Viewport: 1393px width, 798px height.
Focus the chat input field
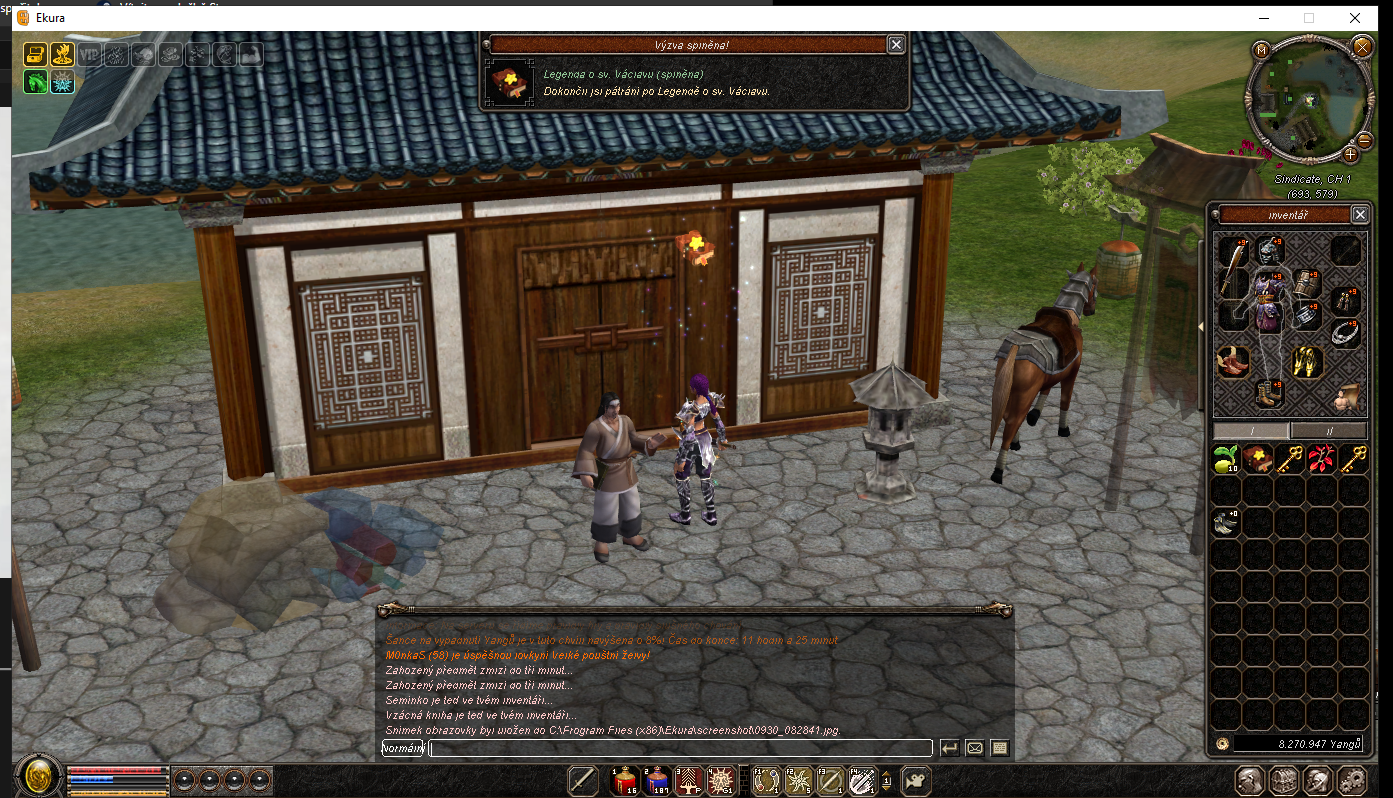[x=680, y=748]
